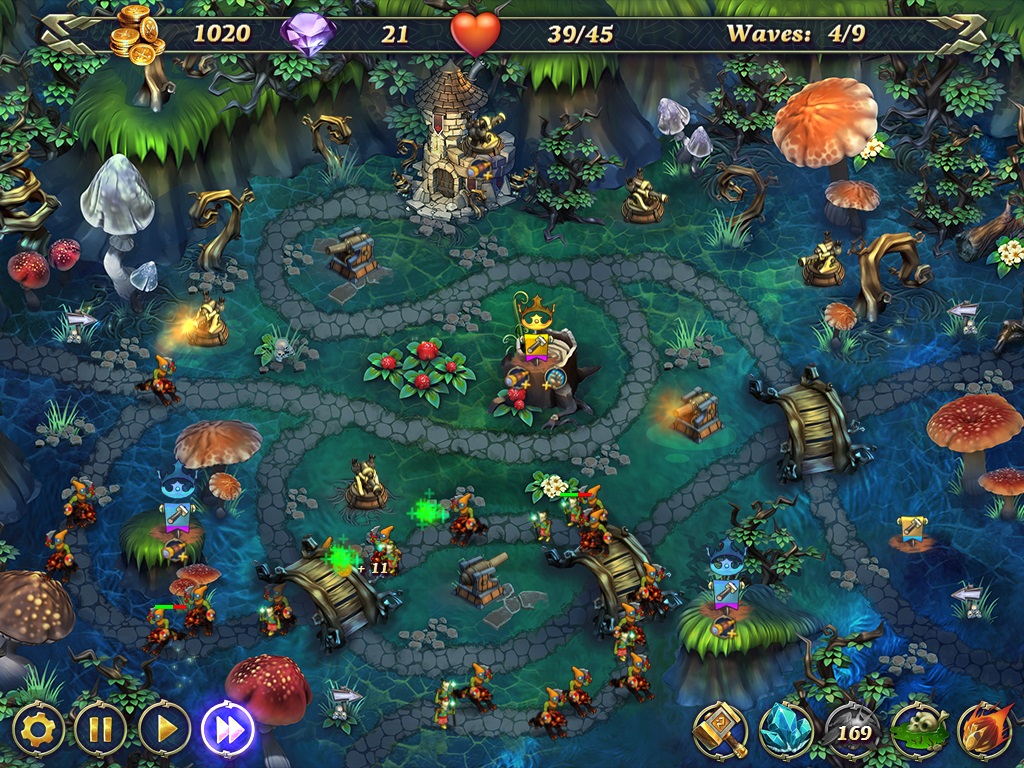Cast the green poison skull spell
Screen dimensions: 1024x768
pos(919,731)
